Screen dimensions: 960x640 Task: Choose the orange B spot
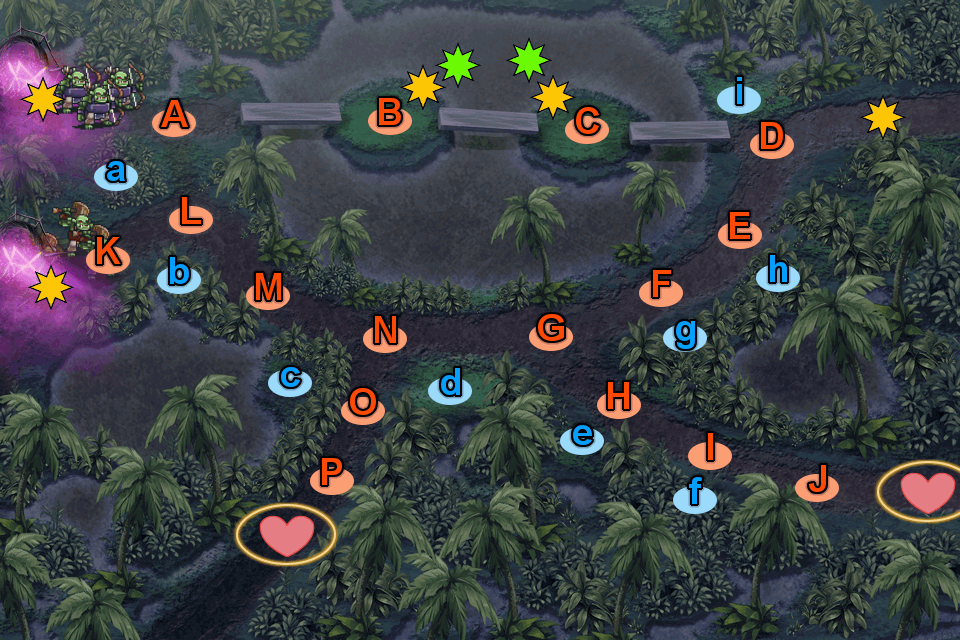tap(389, 116)
